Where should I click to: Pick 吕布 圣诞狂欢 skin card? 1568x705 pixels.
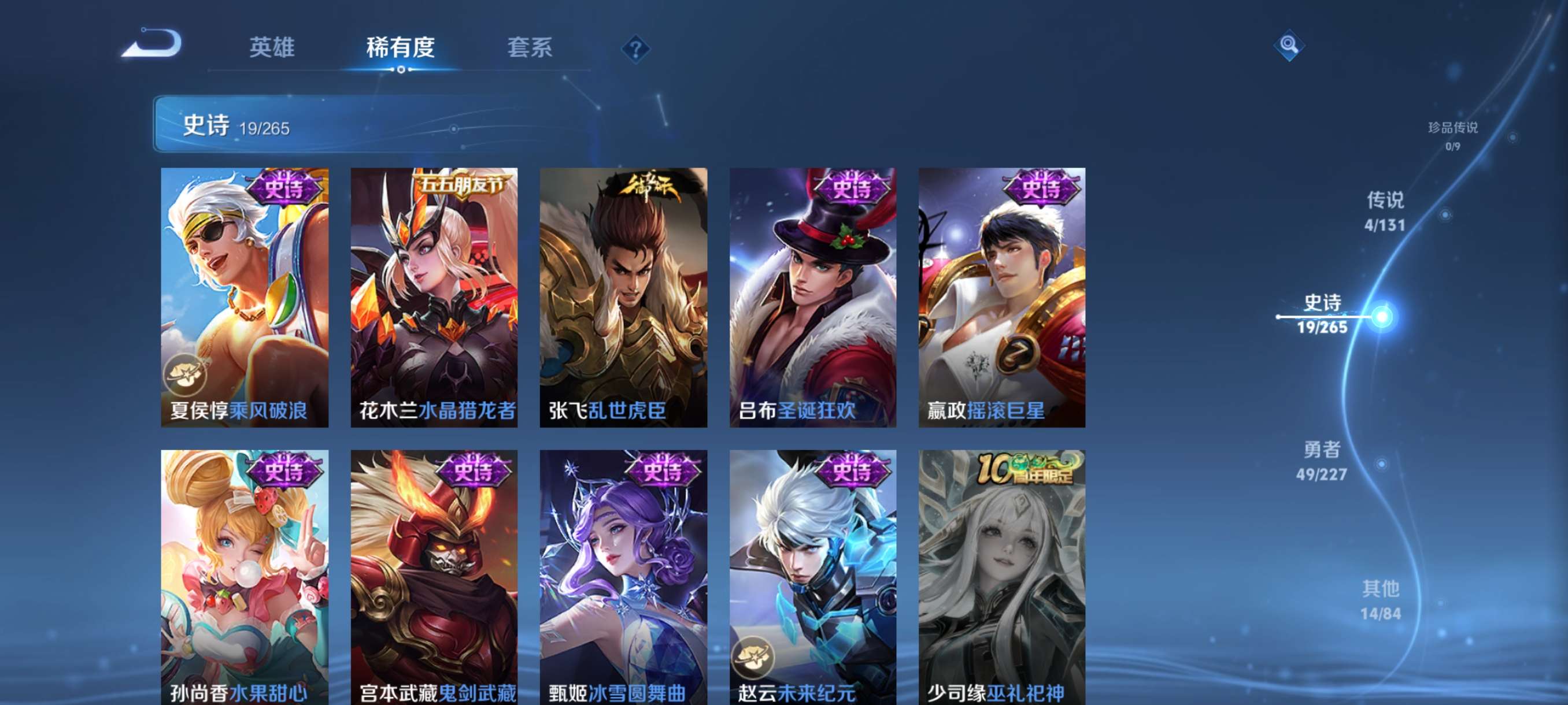click(x=812, y=297)
